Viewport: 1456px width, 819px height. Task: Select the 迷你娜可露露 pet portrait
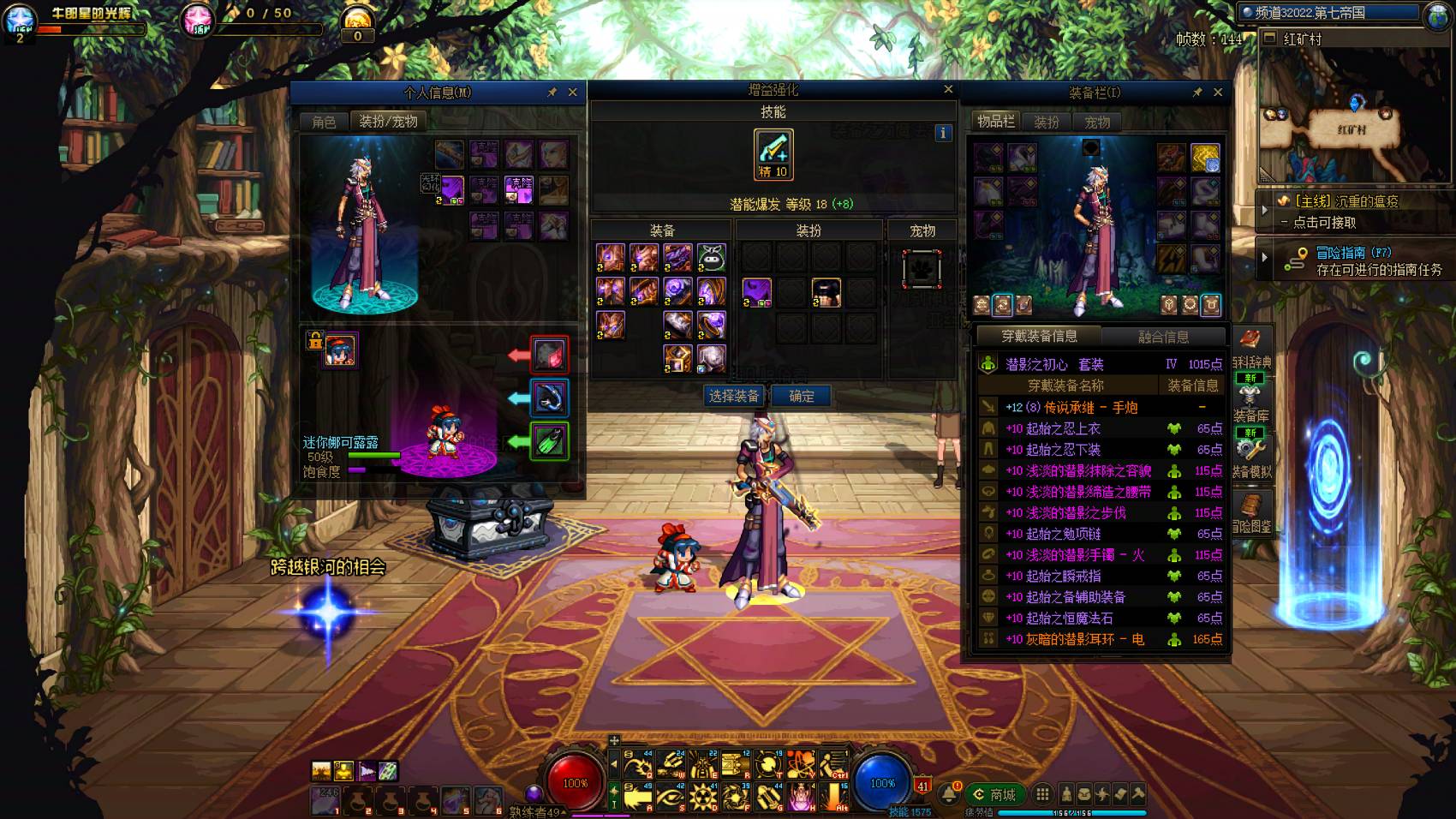tap(340, 351)
